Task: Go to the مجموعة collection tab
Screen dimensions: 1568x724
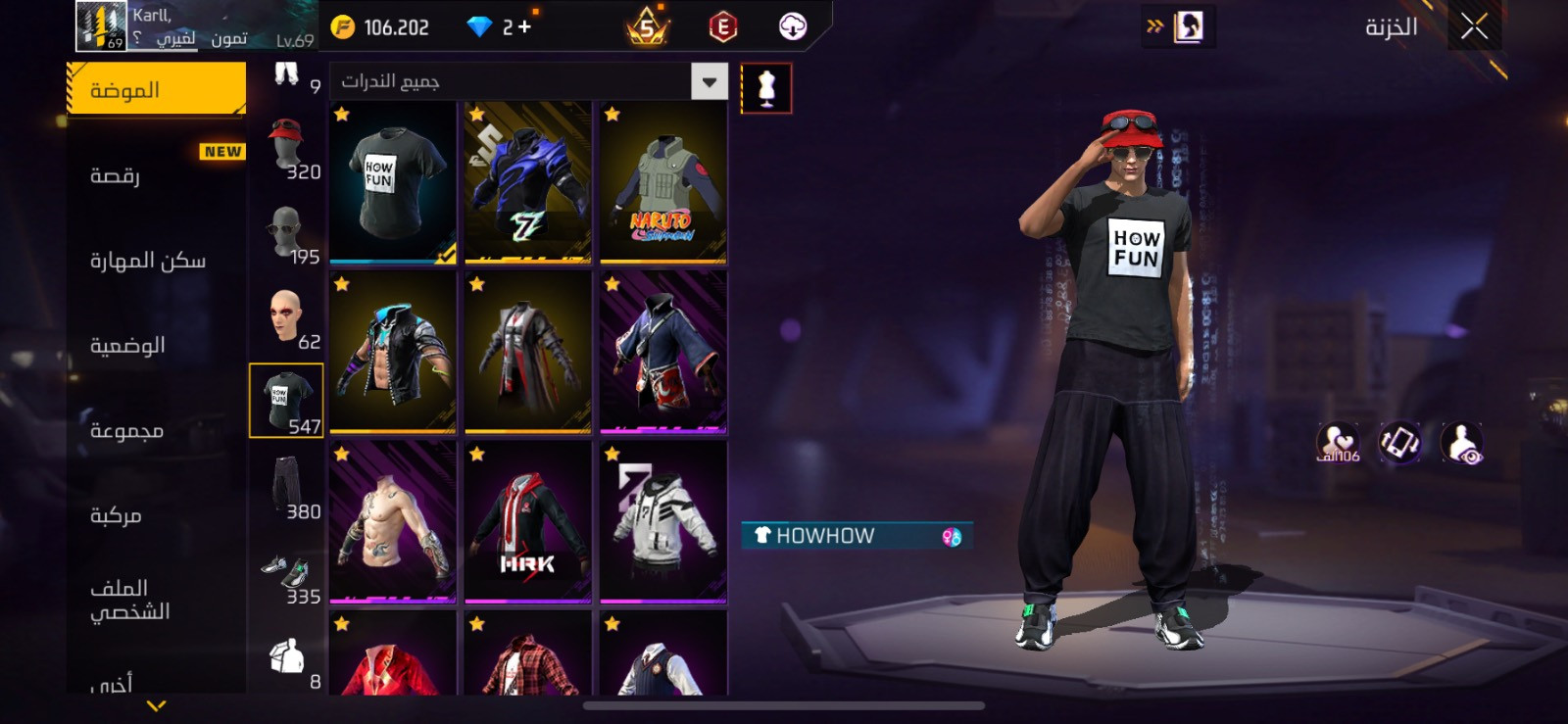Action: pos(157,430)
